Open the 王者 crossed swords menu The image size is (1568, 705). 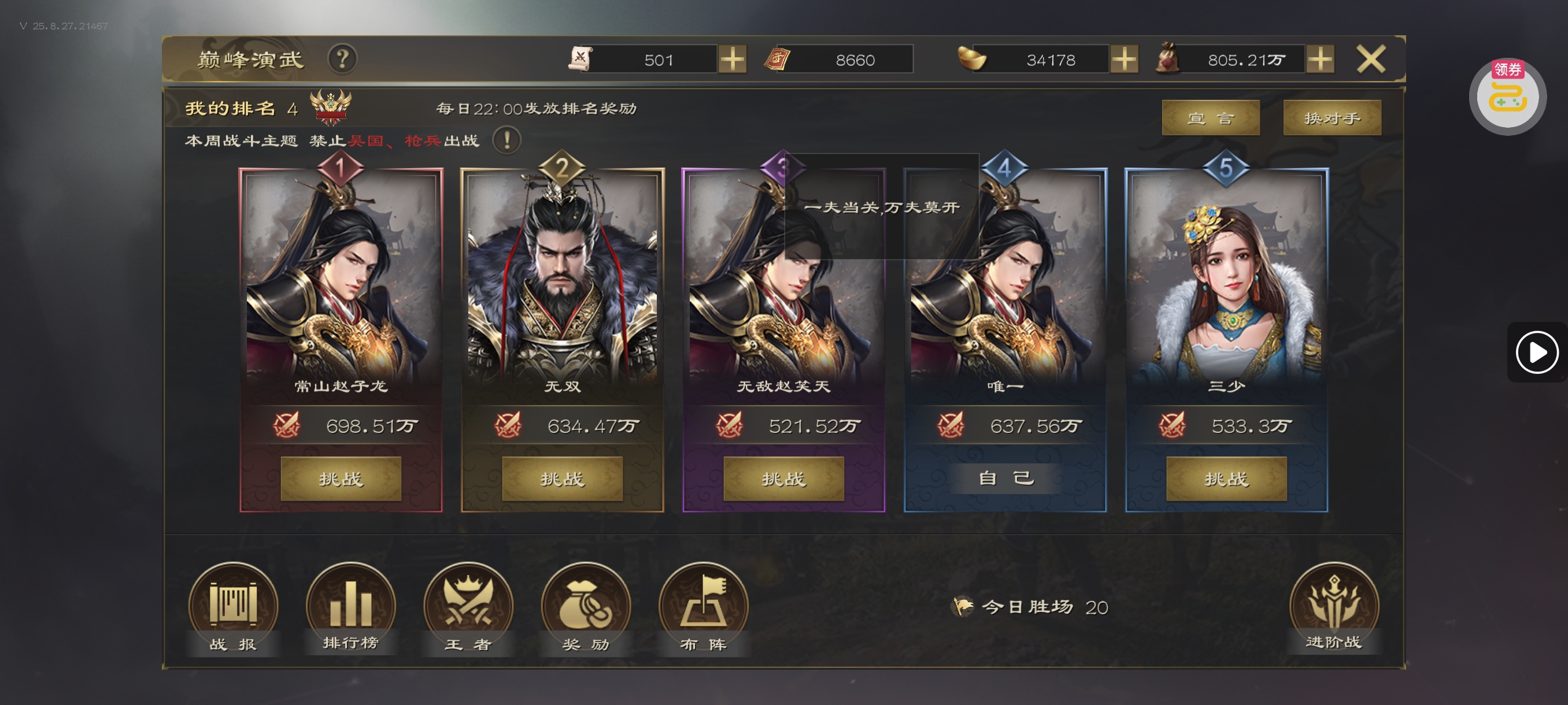(x=468, y=608)
